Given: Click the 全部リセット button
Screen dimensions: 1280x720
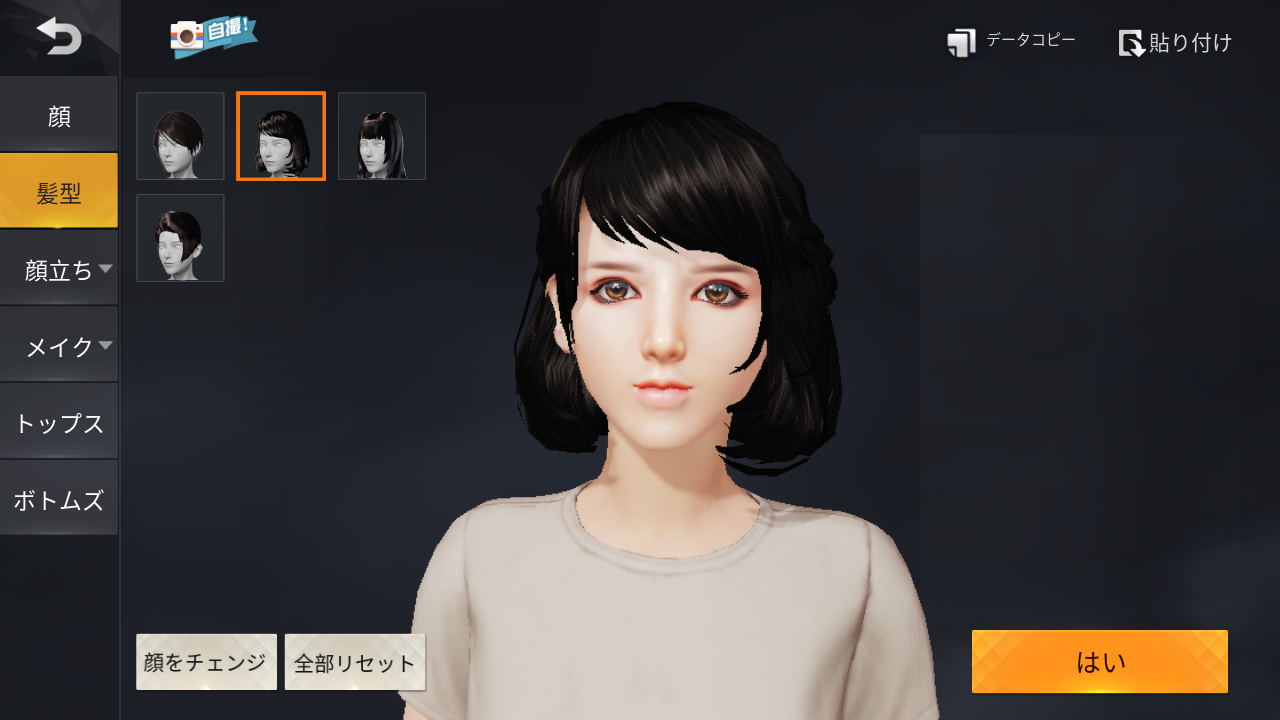Looking at the screenshot, I should pos(355,661).
